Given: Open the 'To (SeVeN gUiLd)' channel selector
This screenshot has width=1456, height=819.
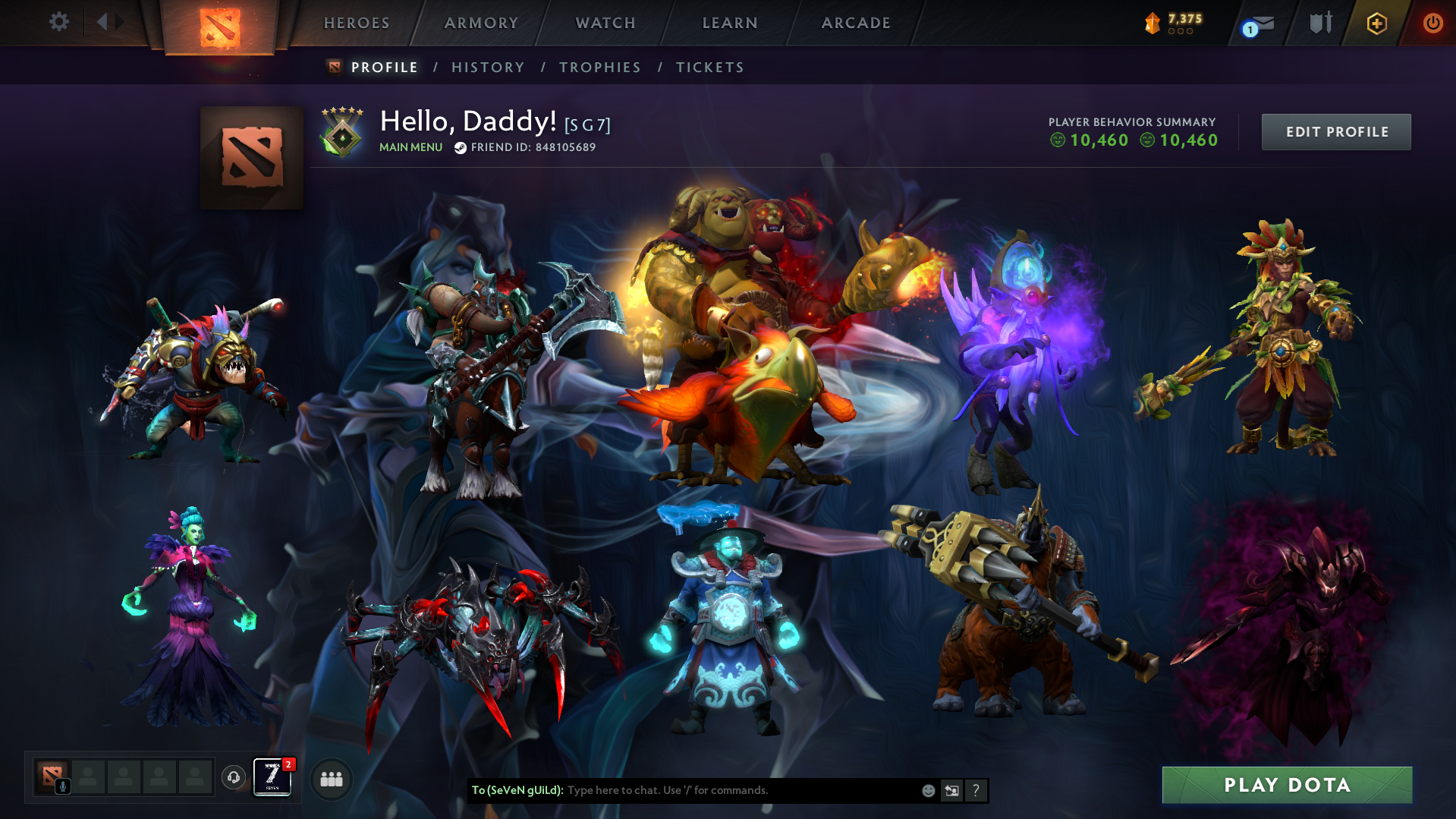Looking at the screenshot, I should click(518, 790).
